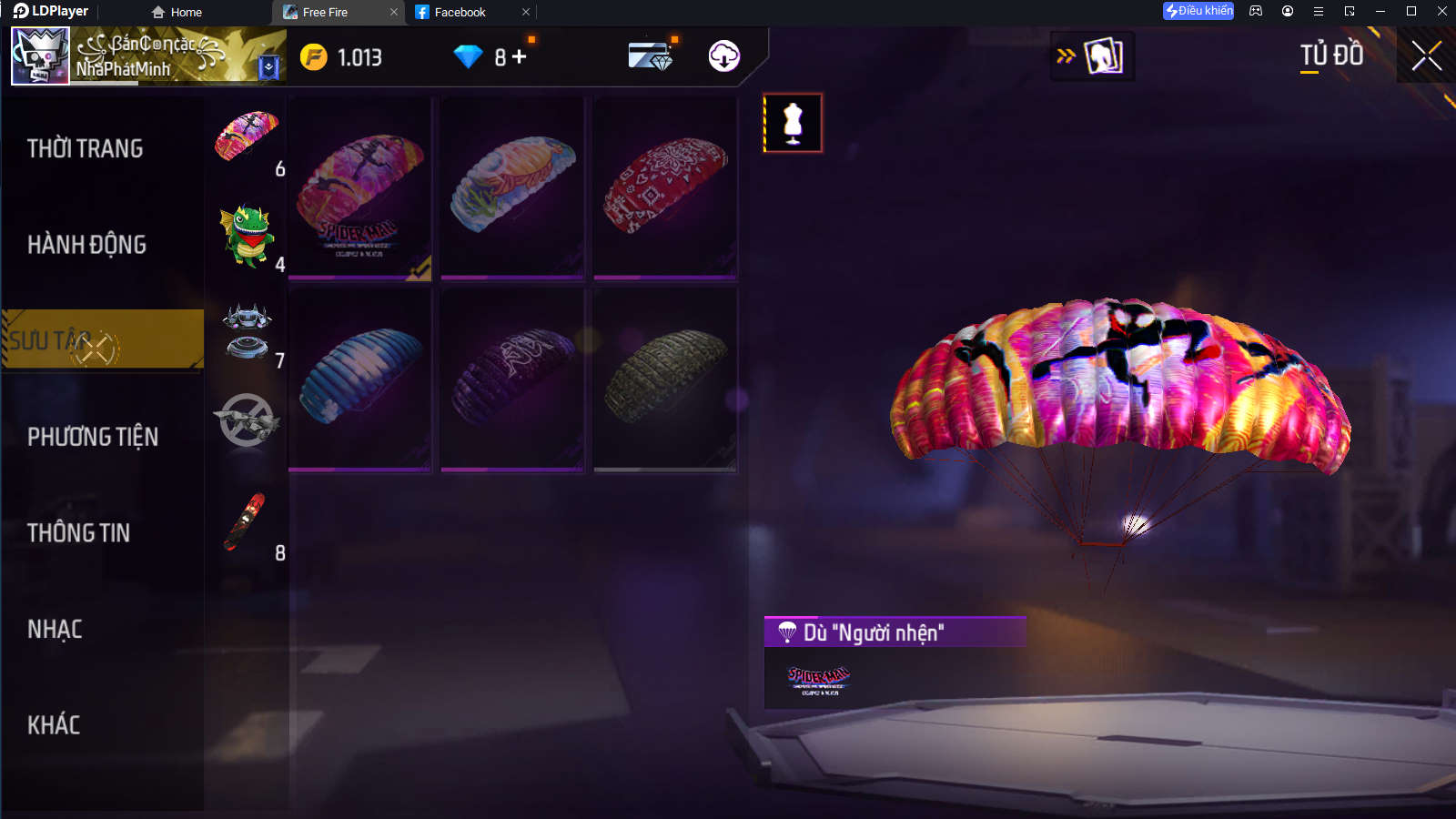
Task: Open the THÔNG TIN category
Action: tap(78, 533)
